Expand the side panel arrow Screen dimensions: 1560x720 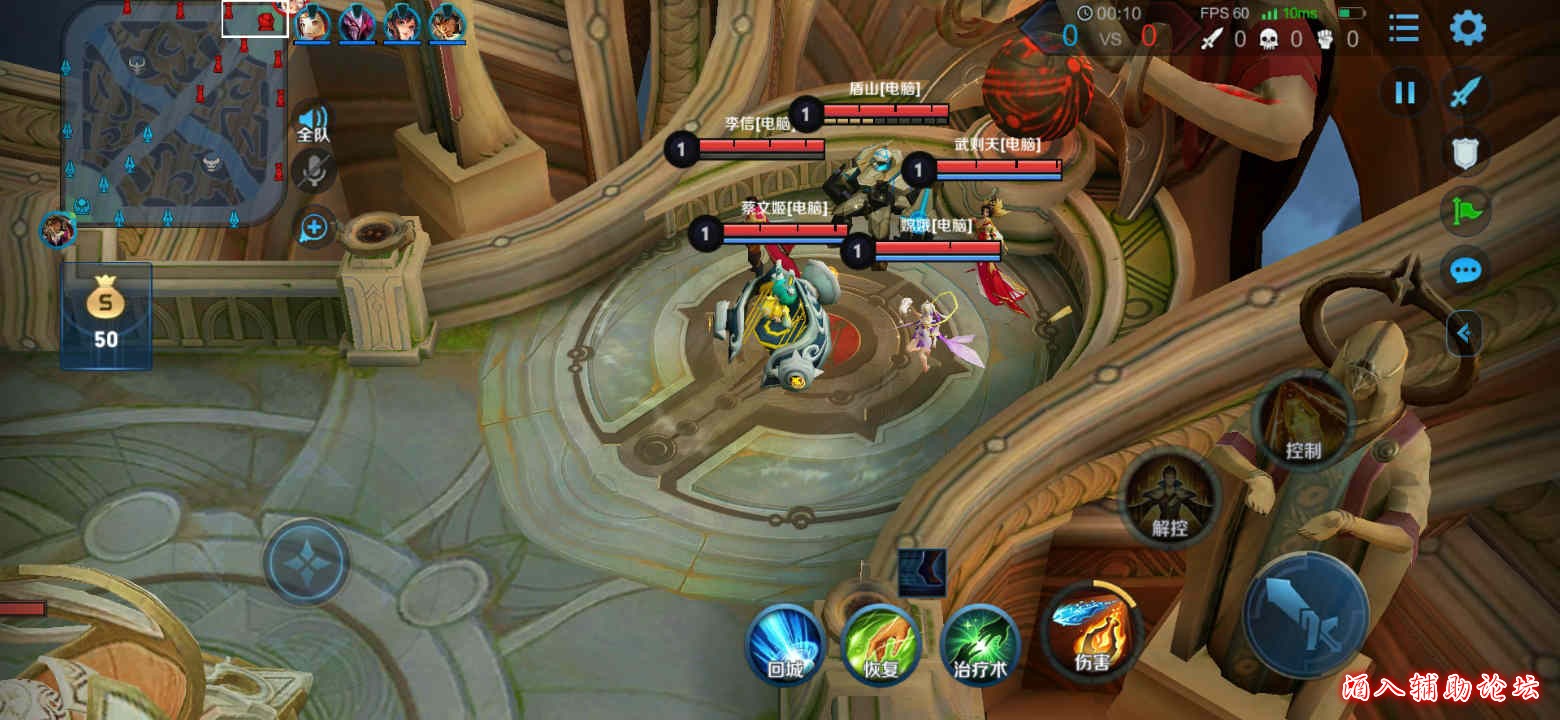click(x=1465, y=334)
